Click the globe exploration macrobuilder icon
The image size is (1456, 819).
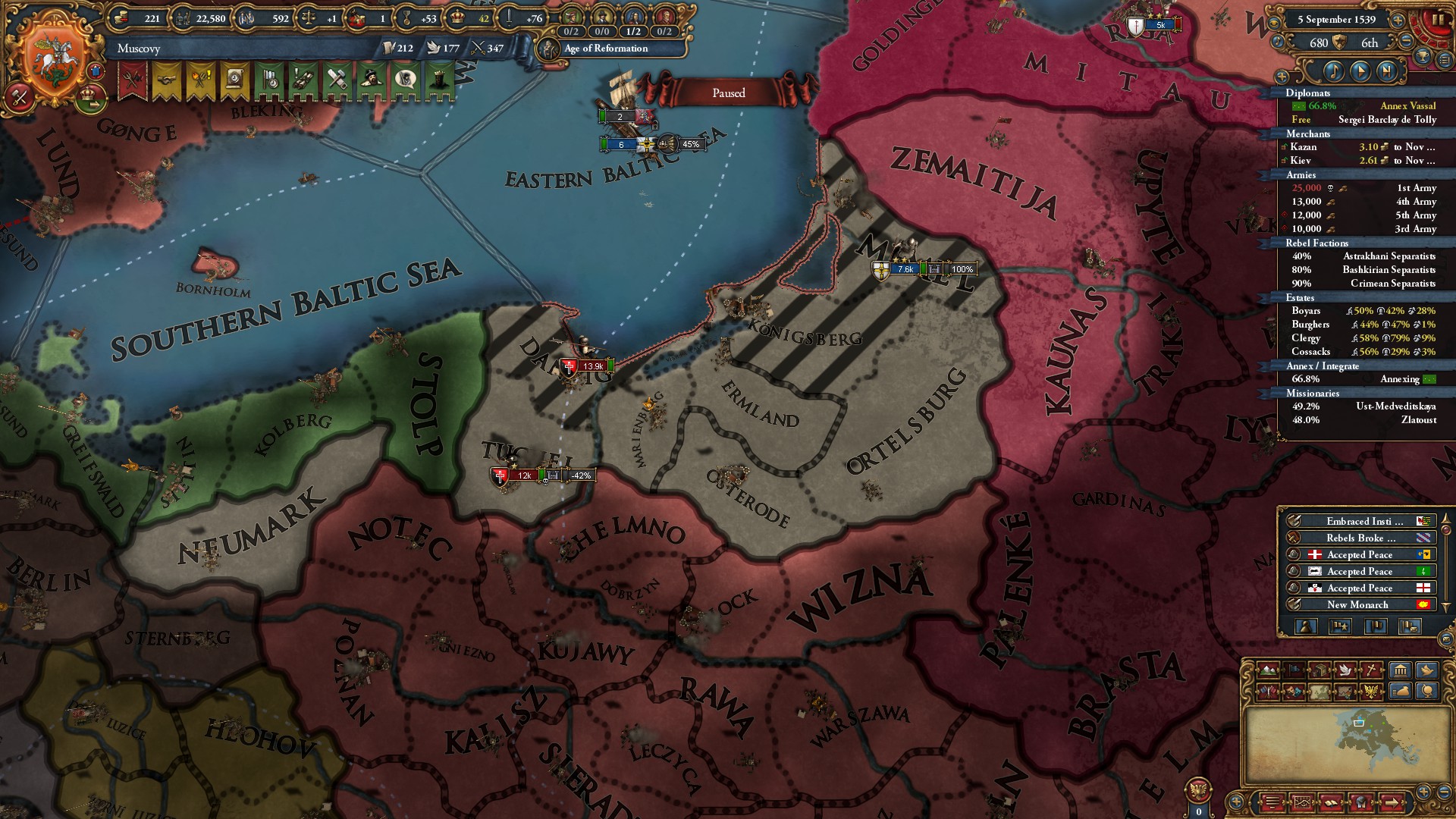point(1428,691)
